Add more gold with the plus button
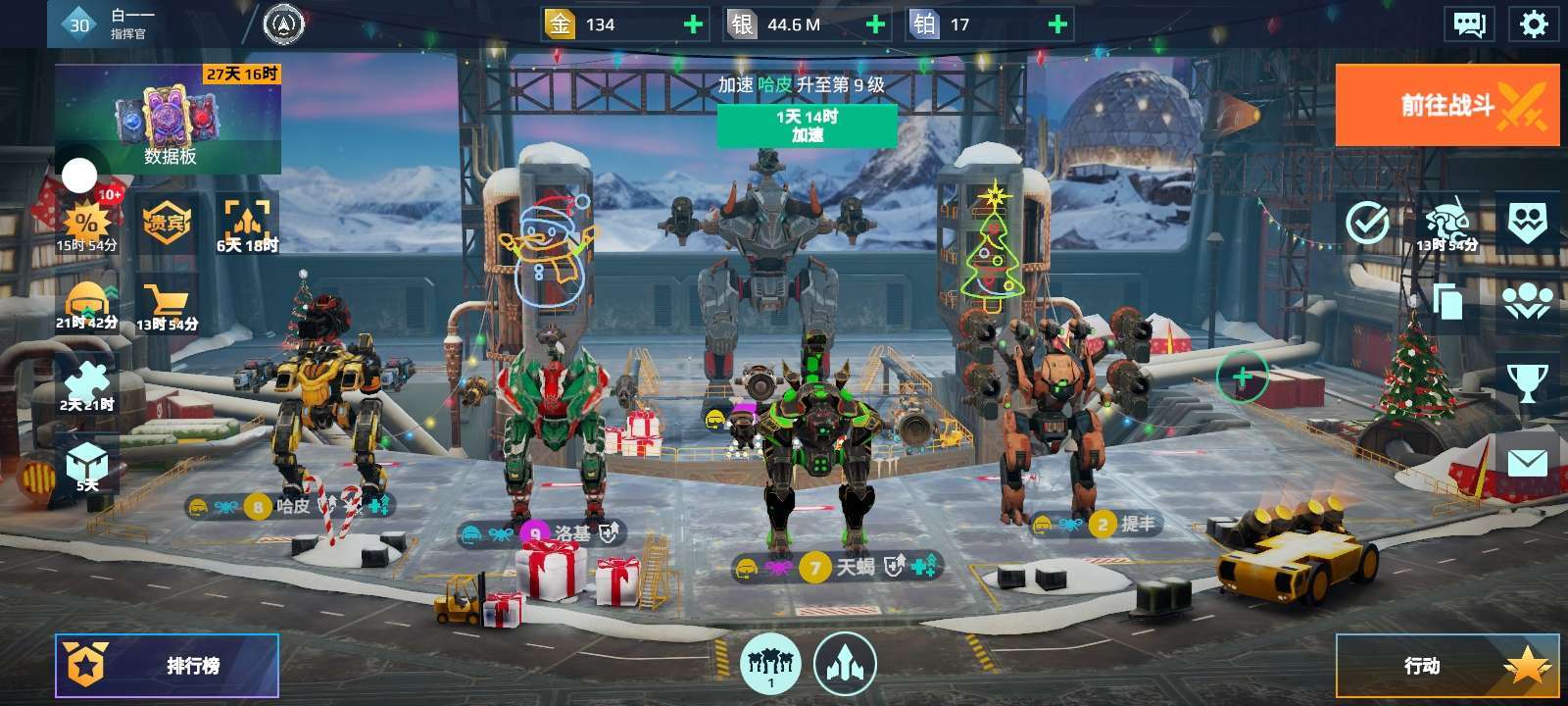 (x=693, y=25)
